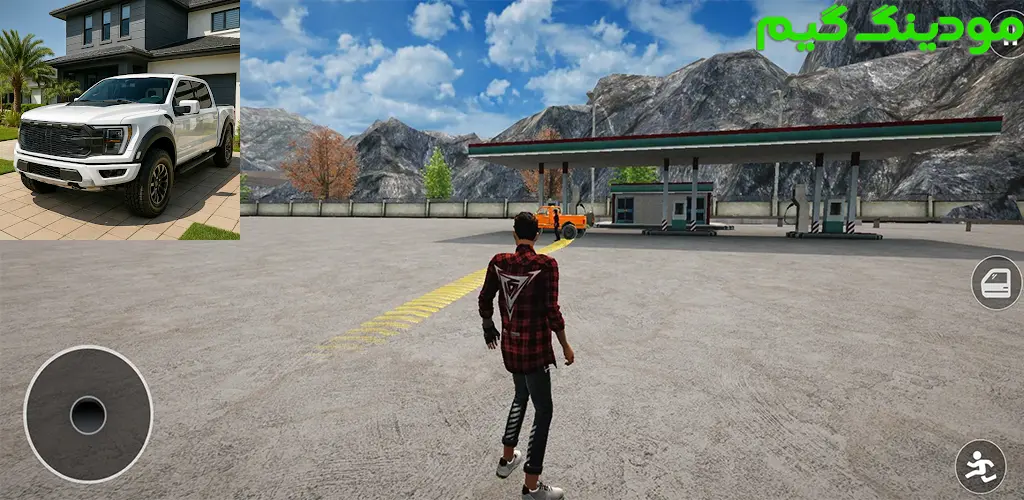Activate the running figure sprint button
This screenshot has width=1024, height=500.
click(x=980, y=465)
